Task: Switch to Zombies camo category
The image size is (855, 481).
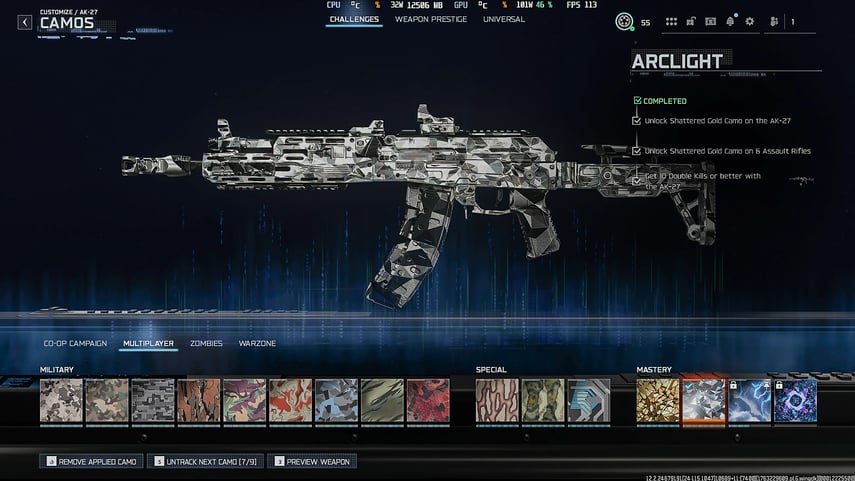Action: (x=206, y=343)
